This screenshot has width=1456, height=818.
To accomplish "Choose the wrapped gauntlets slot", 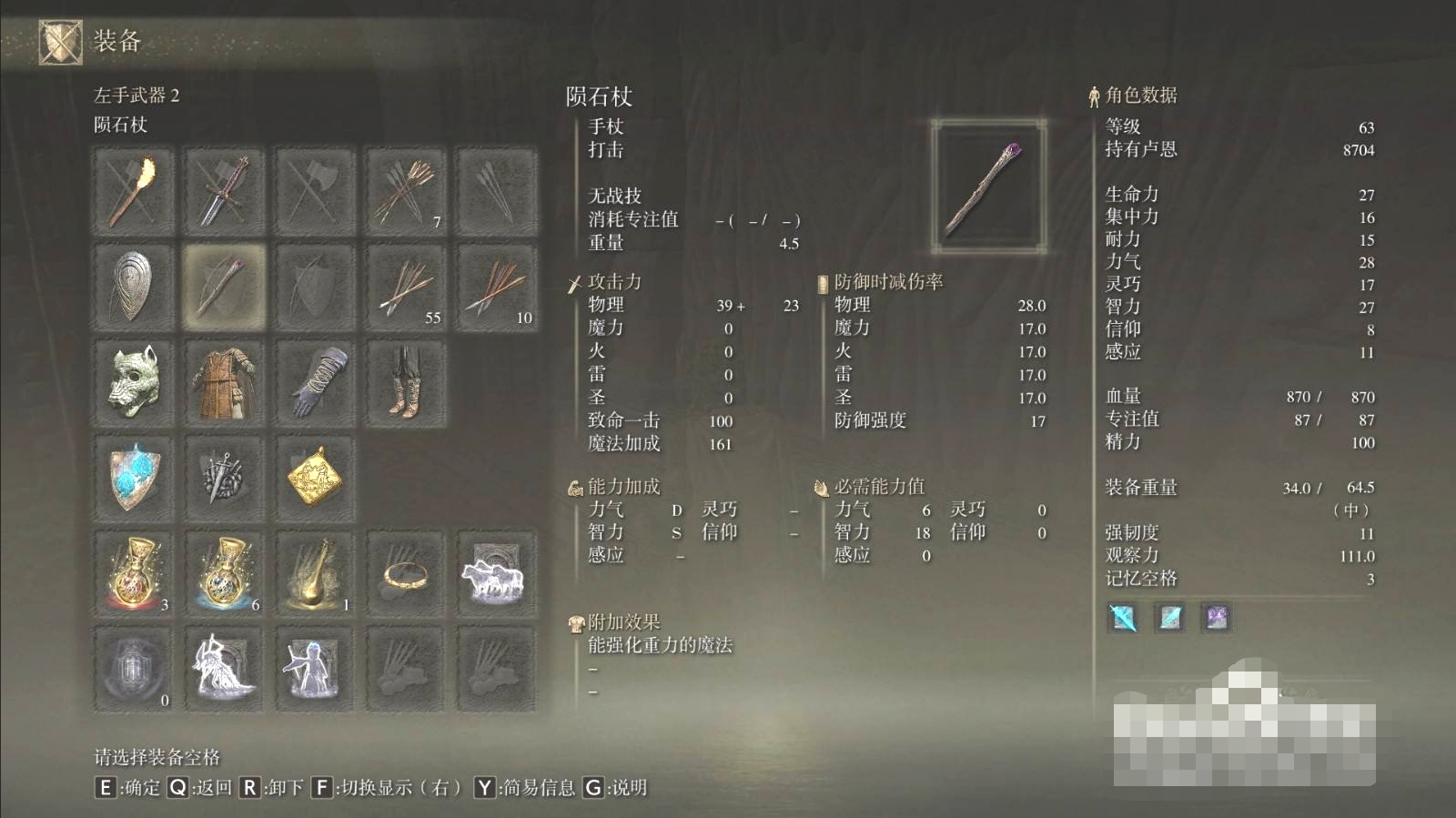I will point(315,383).
